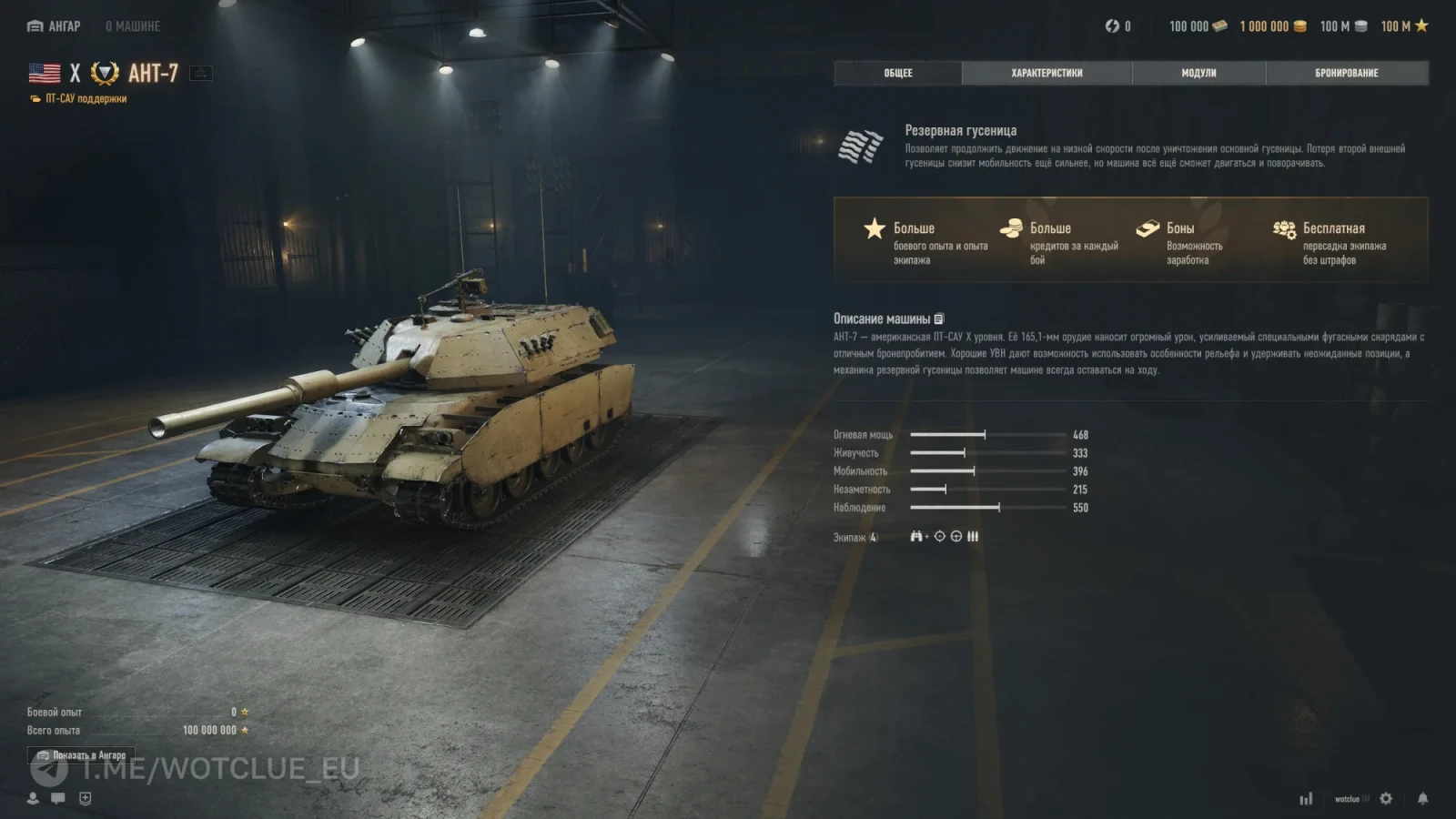Click the shield with plus icon
The height and width of the screenshot is (819, 1456).
[86, 798]
